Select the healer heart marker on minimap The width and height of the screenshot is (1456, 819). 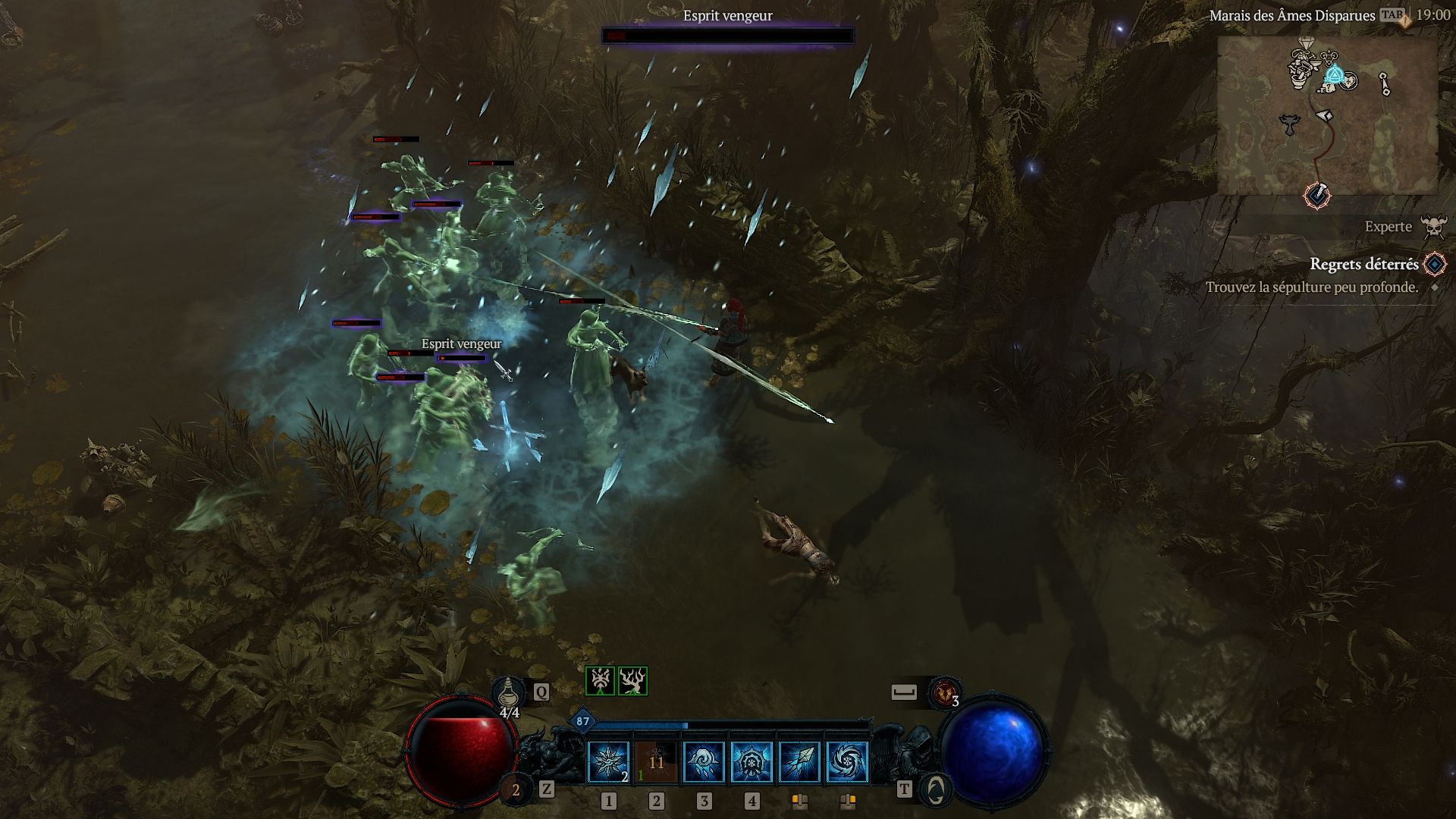1348,82
